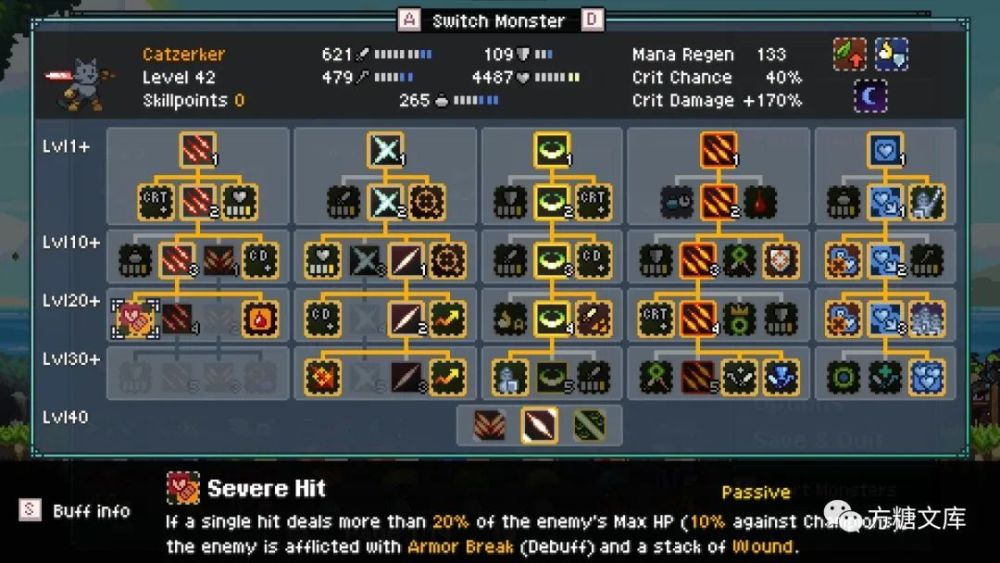Choose the red blood drop skill node
This screenshot has width=1000, height=563.
[761, 202]
